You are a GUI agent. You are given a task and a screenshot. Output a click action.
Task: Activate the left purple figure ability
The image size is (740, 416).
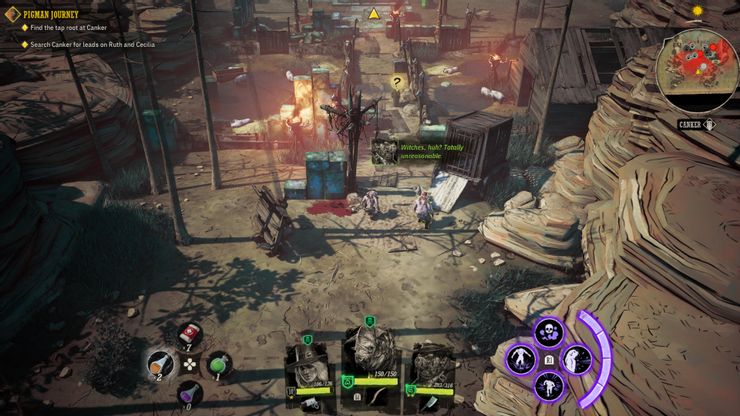coord(520,359)
